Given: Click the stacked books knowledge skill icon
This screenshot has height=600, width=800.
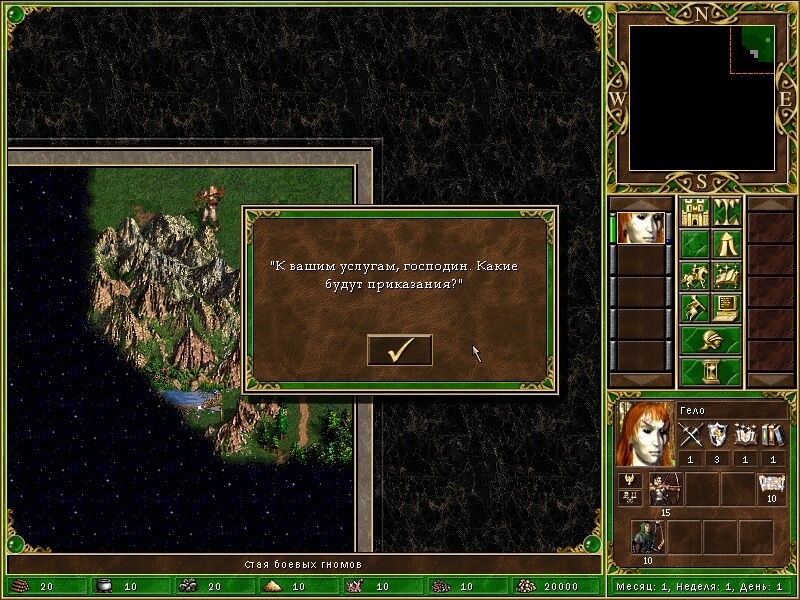Looking at the screenshot, I should (773, 435).
